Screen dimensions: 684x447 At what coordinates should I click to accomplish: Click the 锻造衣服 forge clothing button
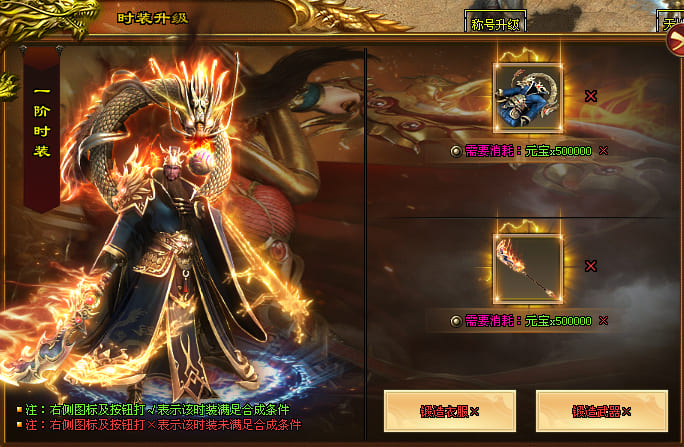pos(449,411)
